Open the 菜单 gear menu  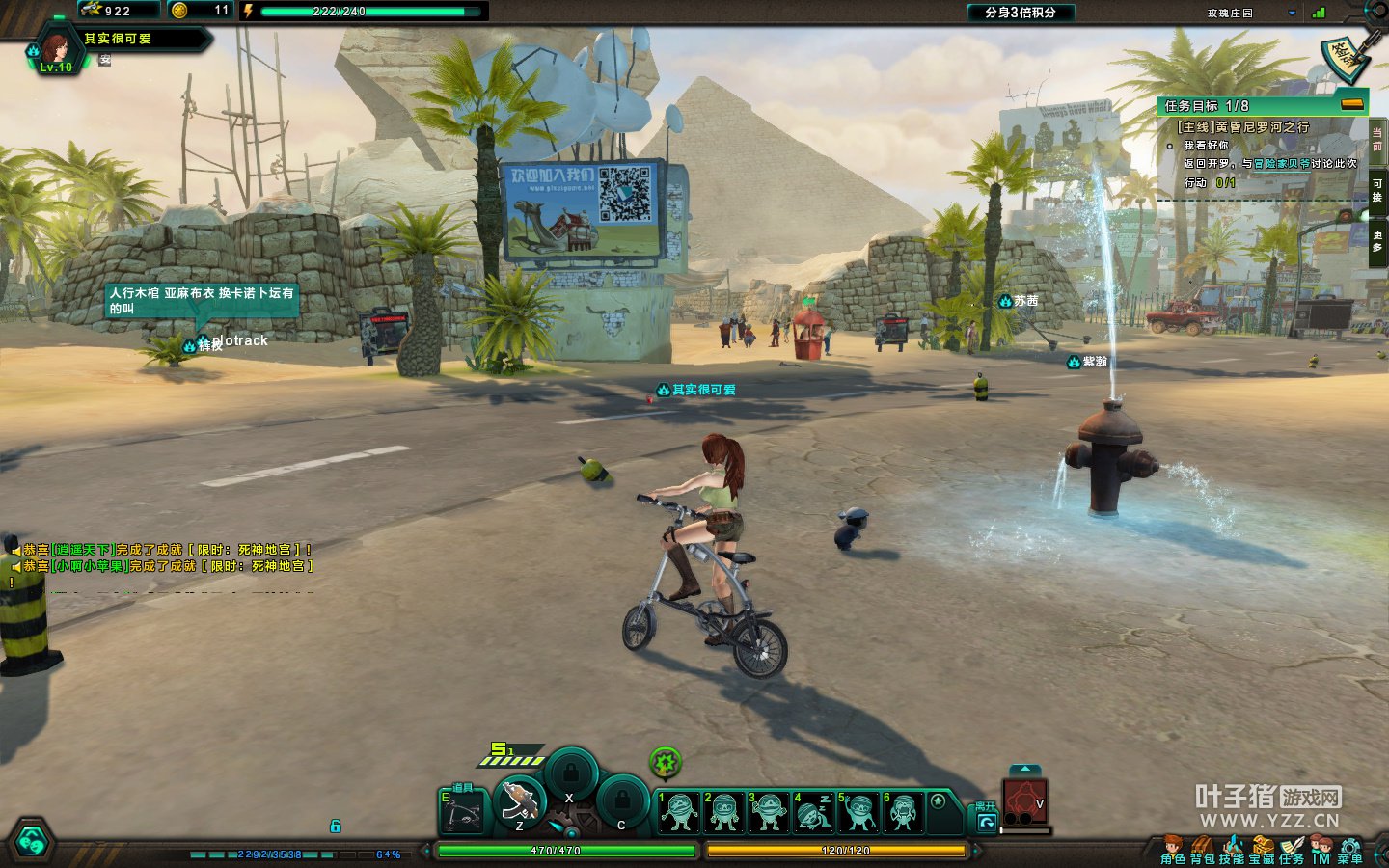click(x=1350, y=850)
